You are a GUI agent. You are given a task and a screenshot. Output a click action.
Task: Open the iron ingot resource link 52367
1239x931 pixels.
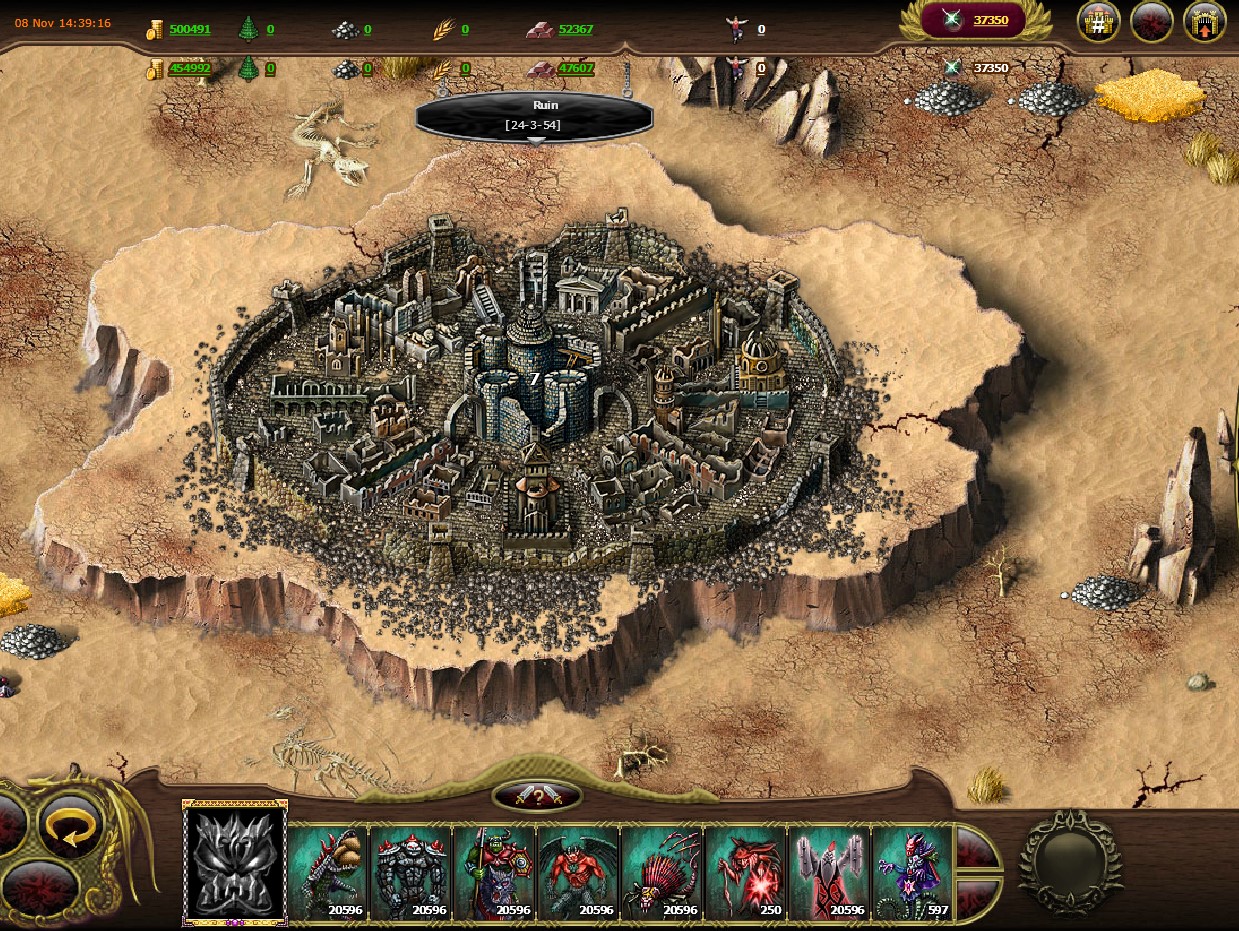click(575, 29)
